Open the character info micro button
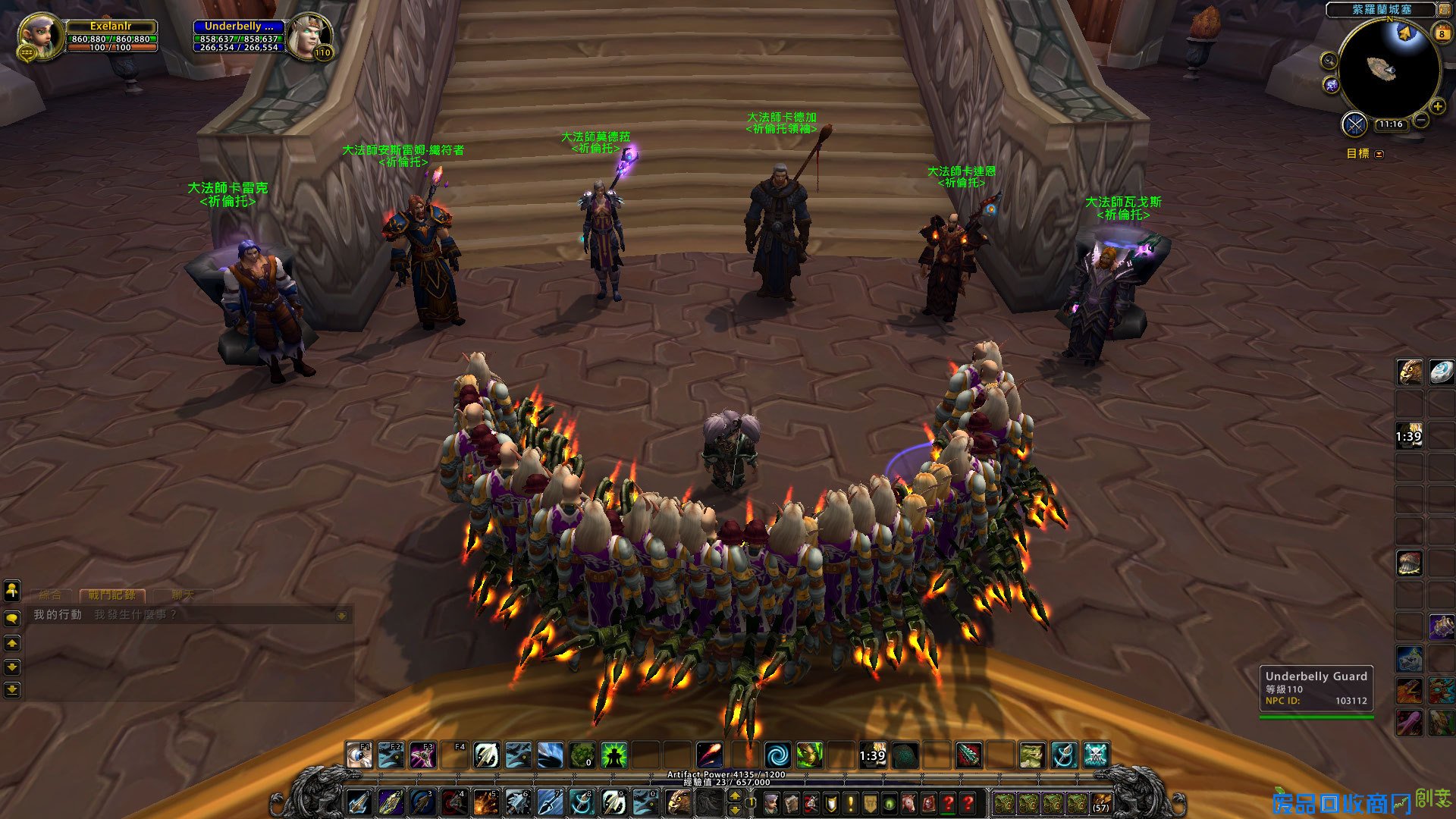1456x819 pixels. [x=771, y=803]
